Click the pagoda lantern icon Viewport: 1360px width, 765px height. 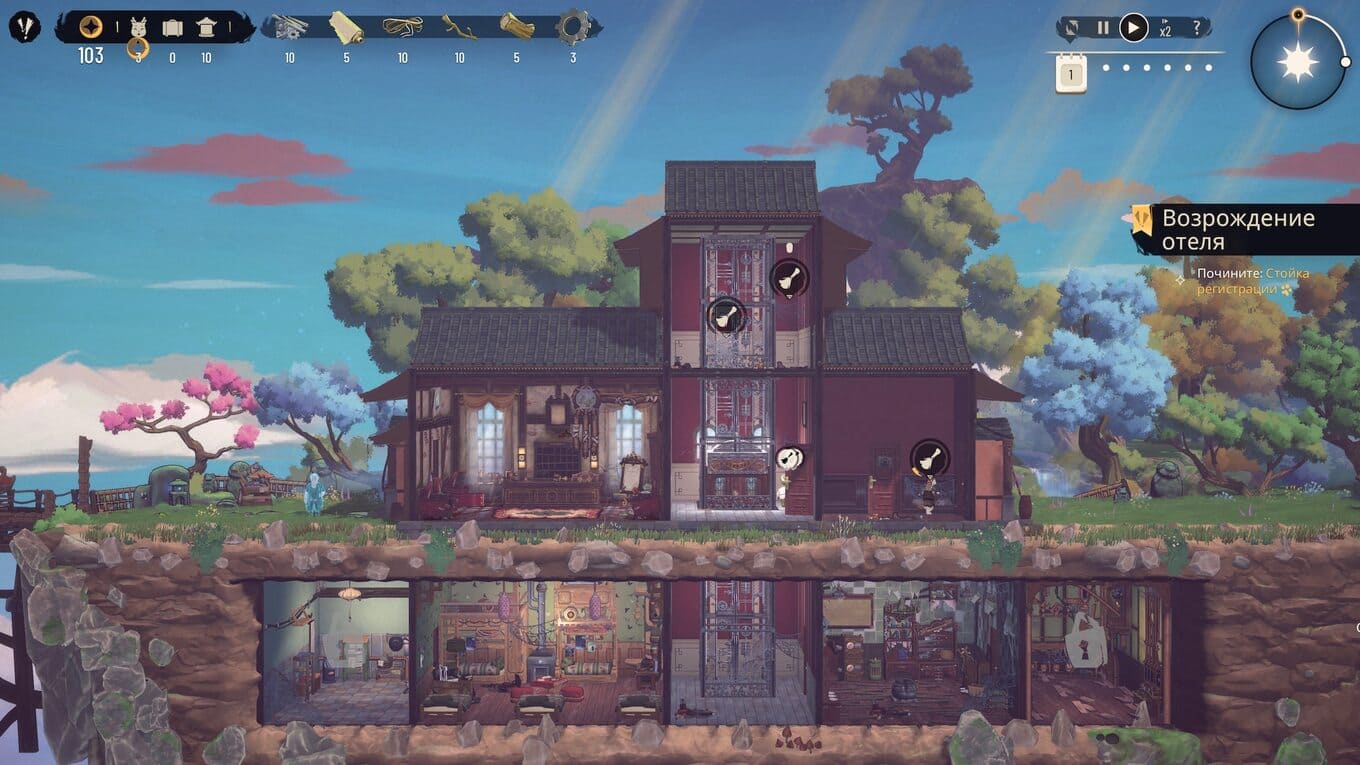(x=206, y=28)
